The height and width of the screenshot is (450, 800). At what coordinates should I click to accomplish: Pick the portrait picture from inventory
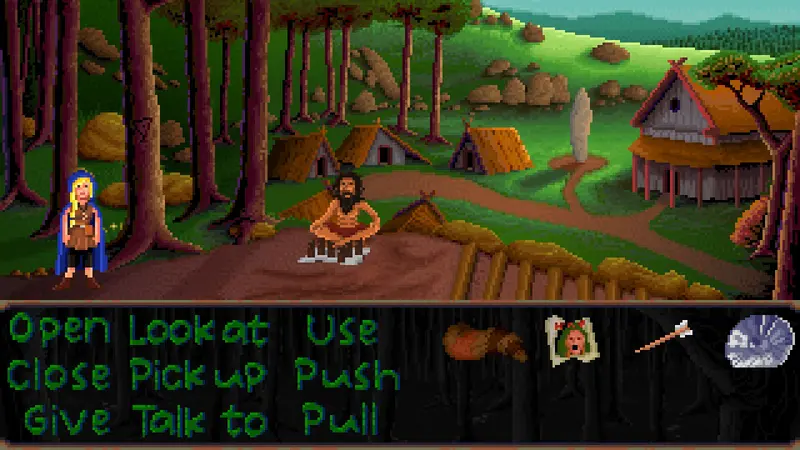point(567,340)
